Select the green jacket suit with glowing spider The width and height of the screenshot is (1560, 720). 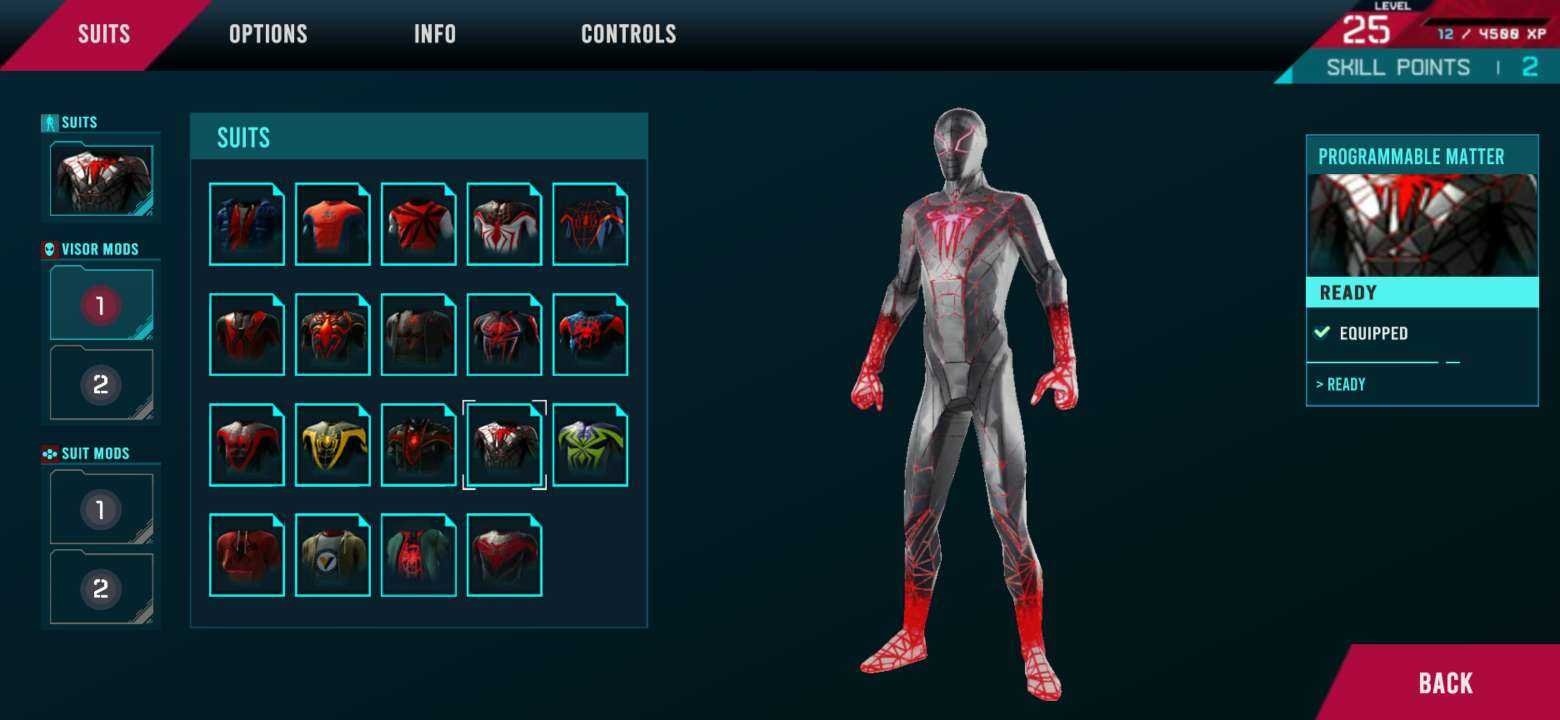tap(419, 555)
